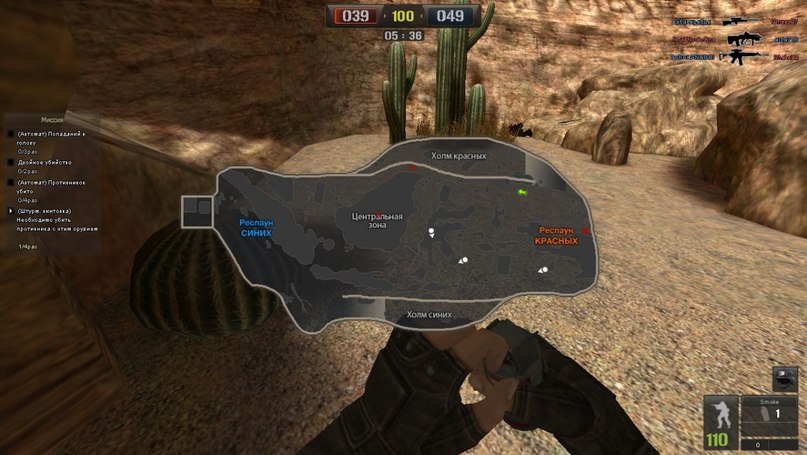Click the soldier stance icon
The width and height of the screenshot is (807, 455).
click(719, 413)
